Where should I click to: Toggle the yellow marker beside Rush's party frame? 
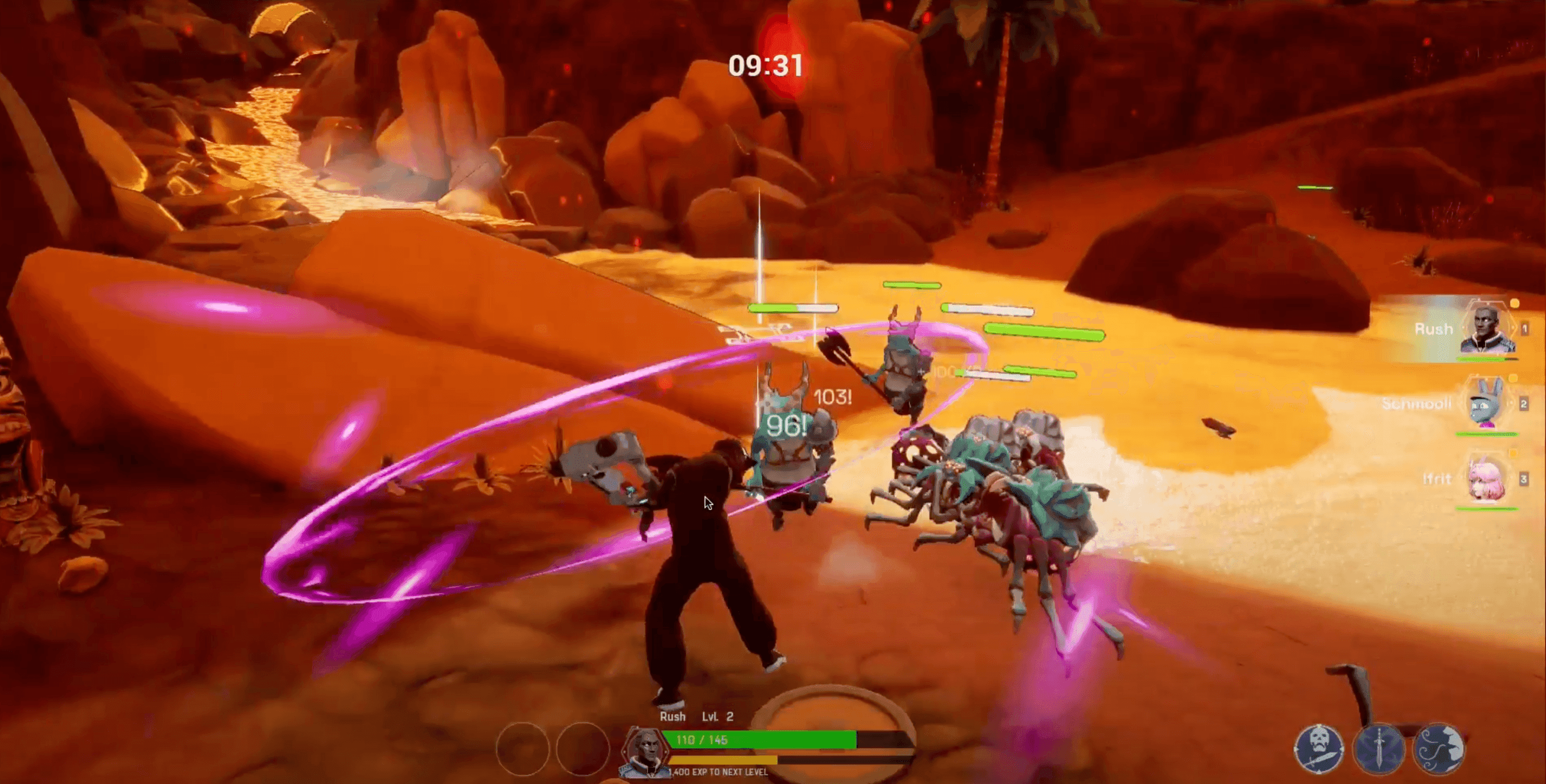pyautogui.click(x=1514, y=303)
